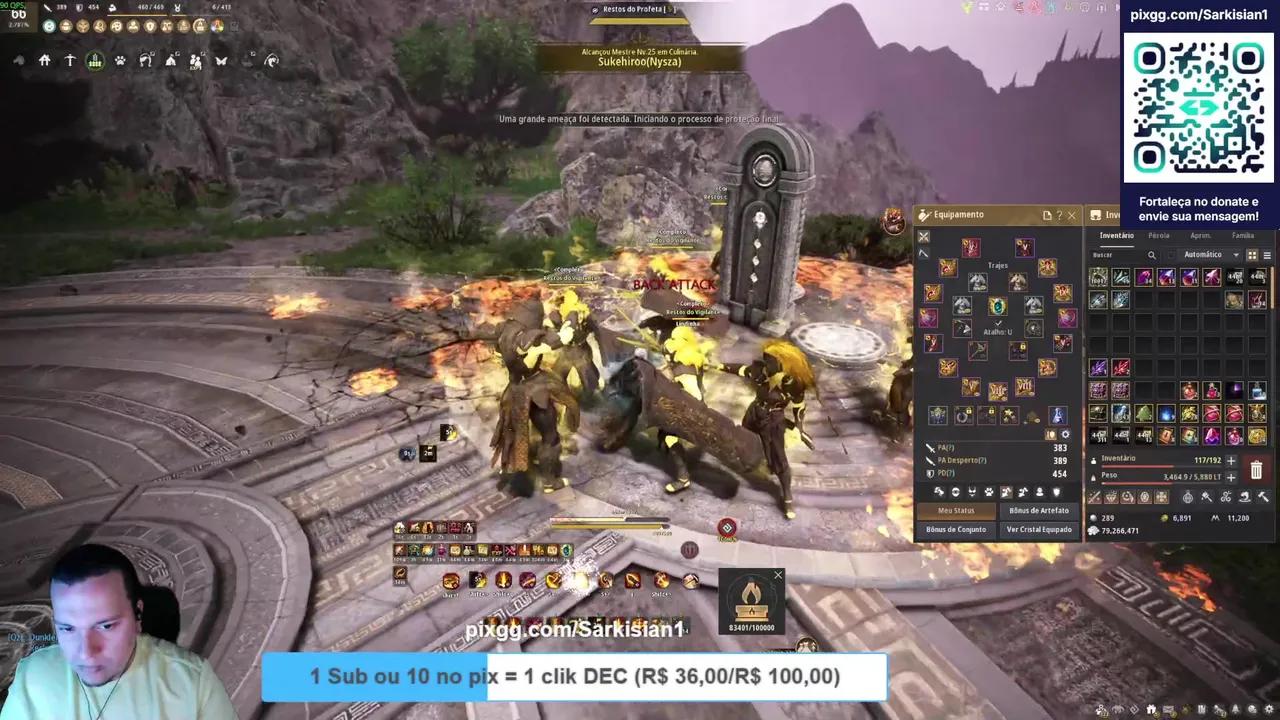Click the plus beside Inventário 117/192
Viewport: 1280px width, 720px height.
click(x=1231, y=460)
